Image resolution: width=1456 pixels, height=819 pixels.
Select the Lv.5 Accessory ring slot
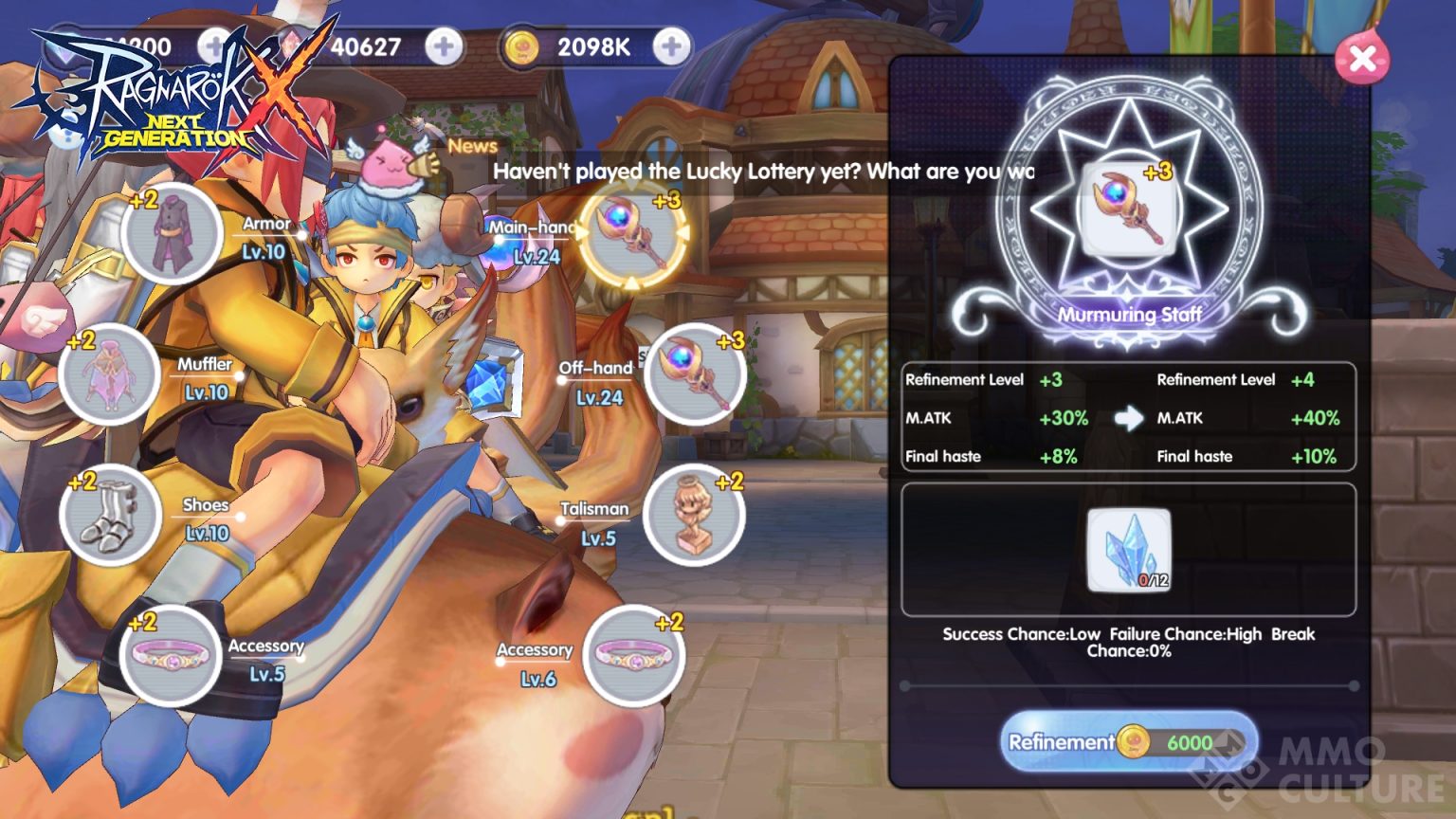[169, 654]
